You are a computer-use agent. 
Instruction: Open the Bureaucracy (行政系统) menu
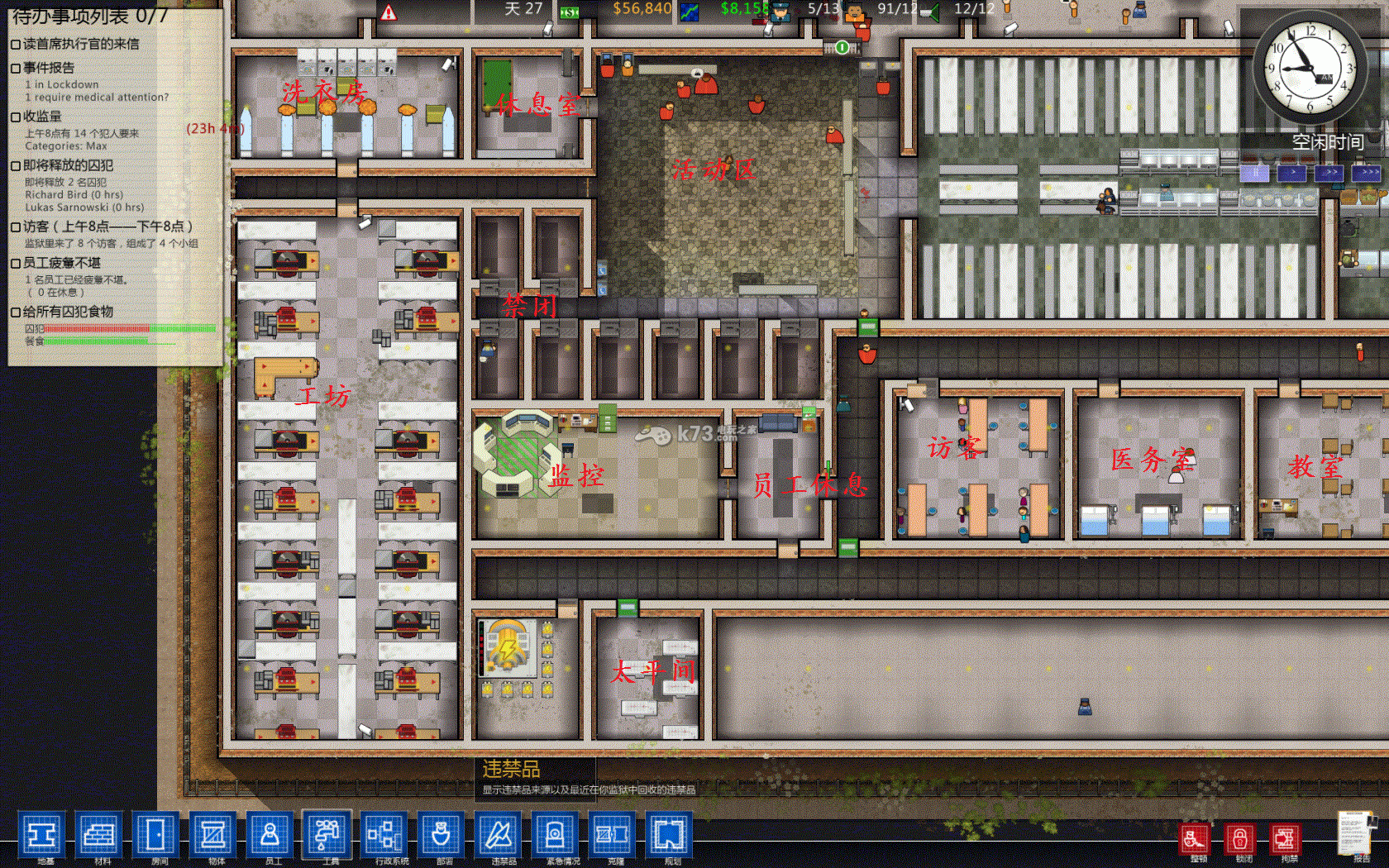tap(384, 836)
